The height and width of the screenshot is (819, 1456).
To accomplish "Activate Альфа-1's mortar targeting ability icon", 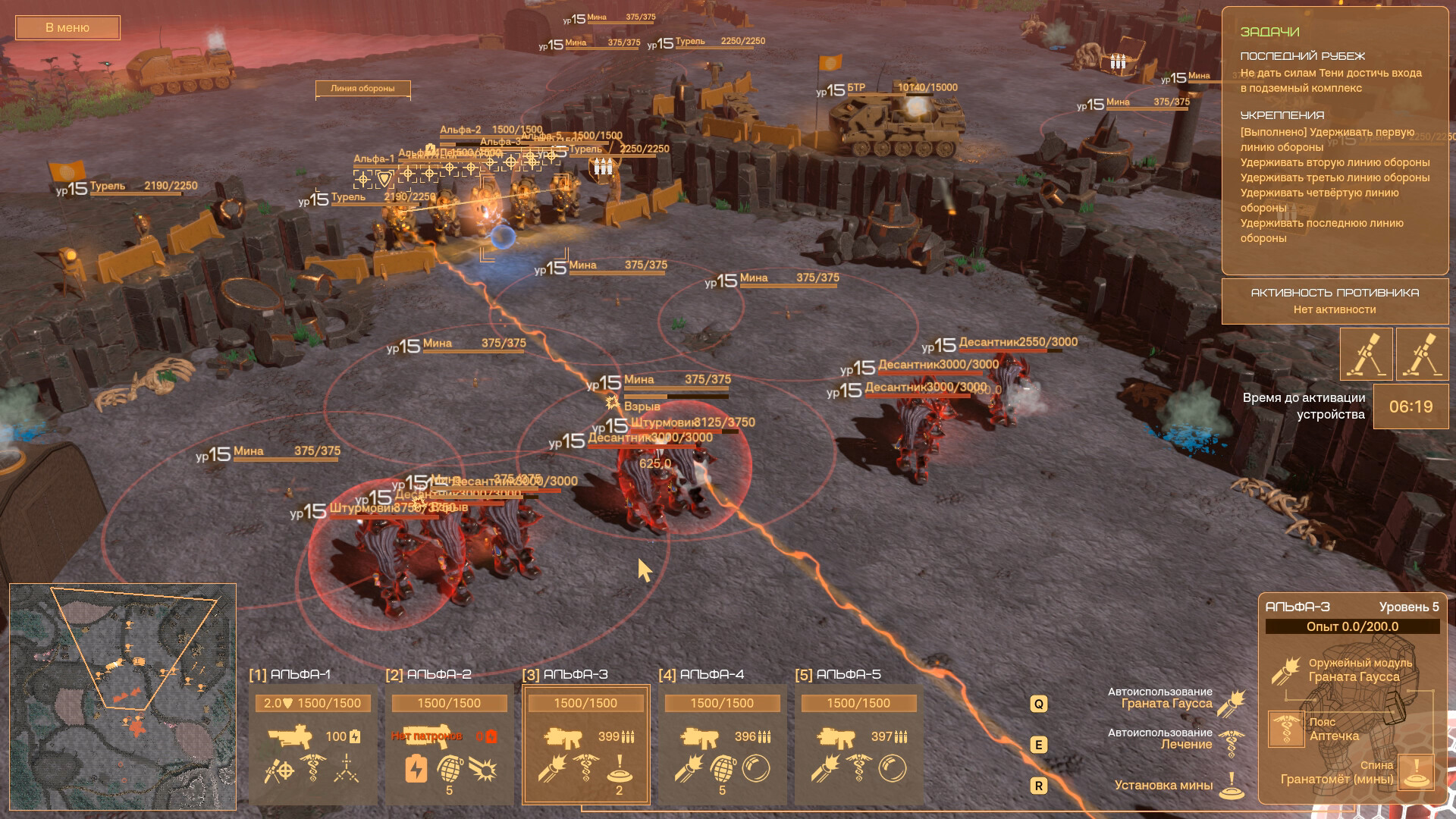I will point(278,770).
